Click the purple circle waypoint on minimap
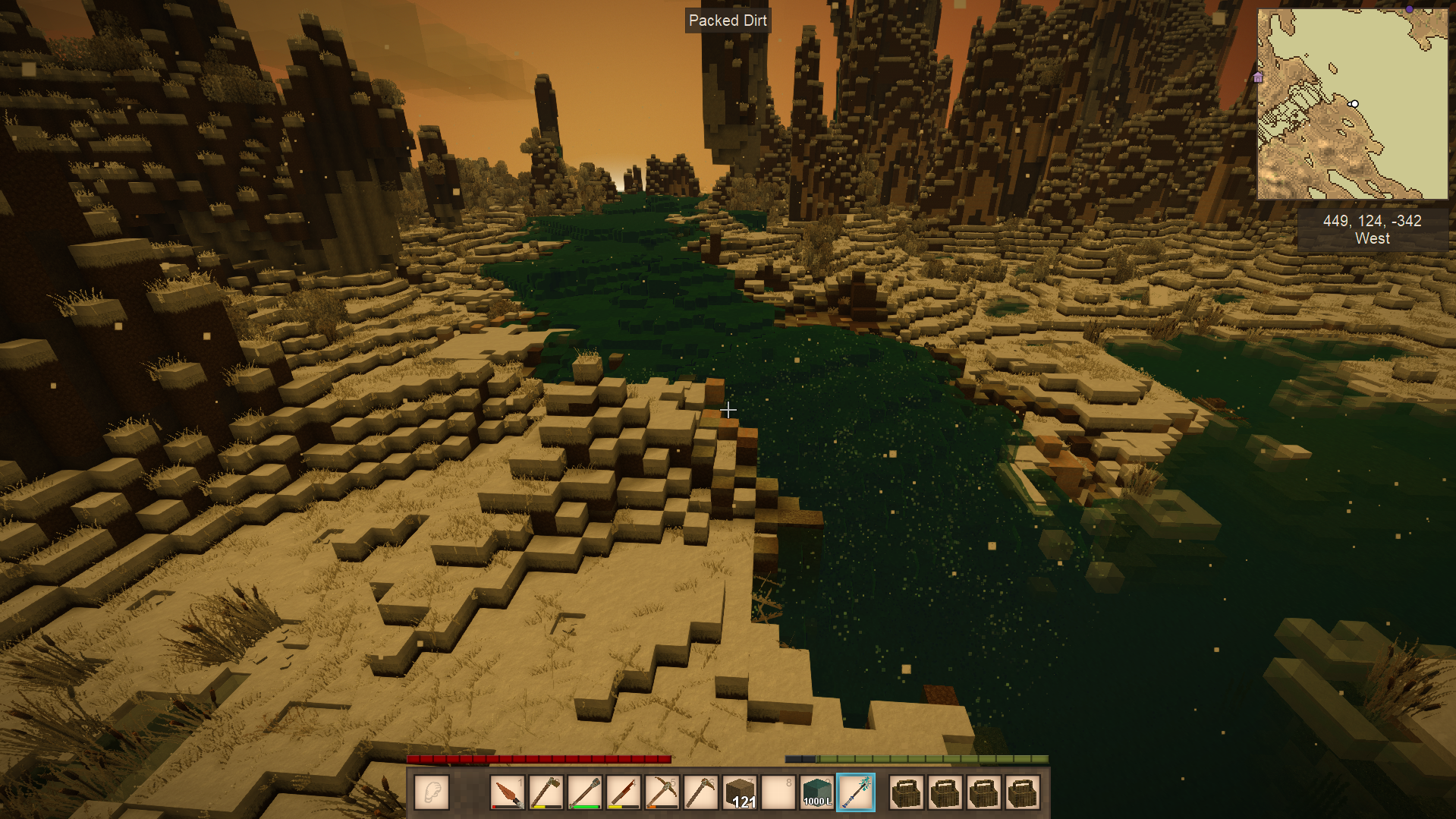 (1409, 10)
